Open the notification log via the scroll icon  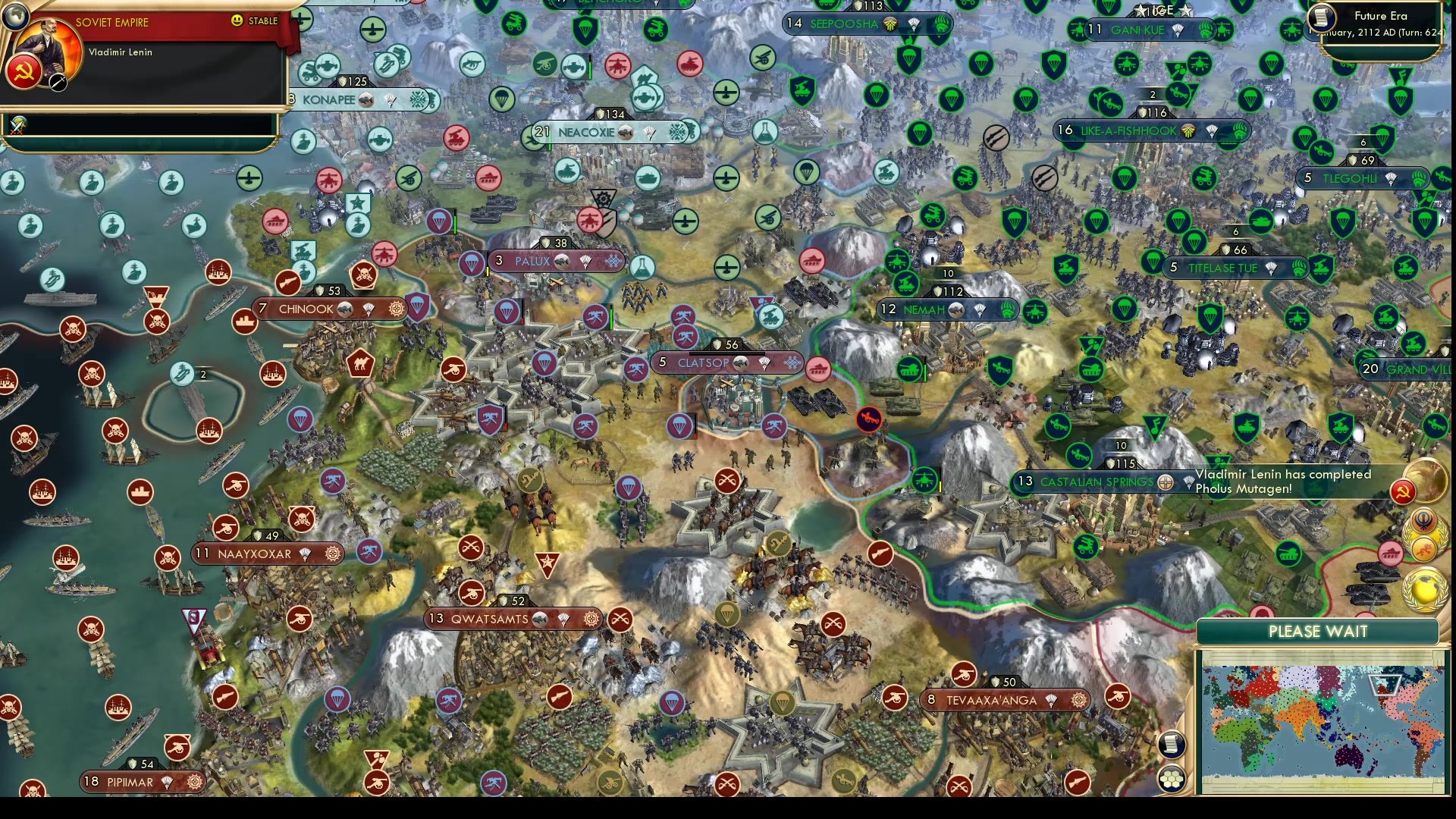click(1172, 745)
